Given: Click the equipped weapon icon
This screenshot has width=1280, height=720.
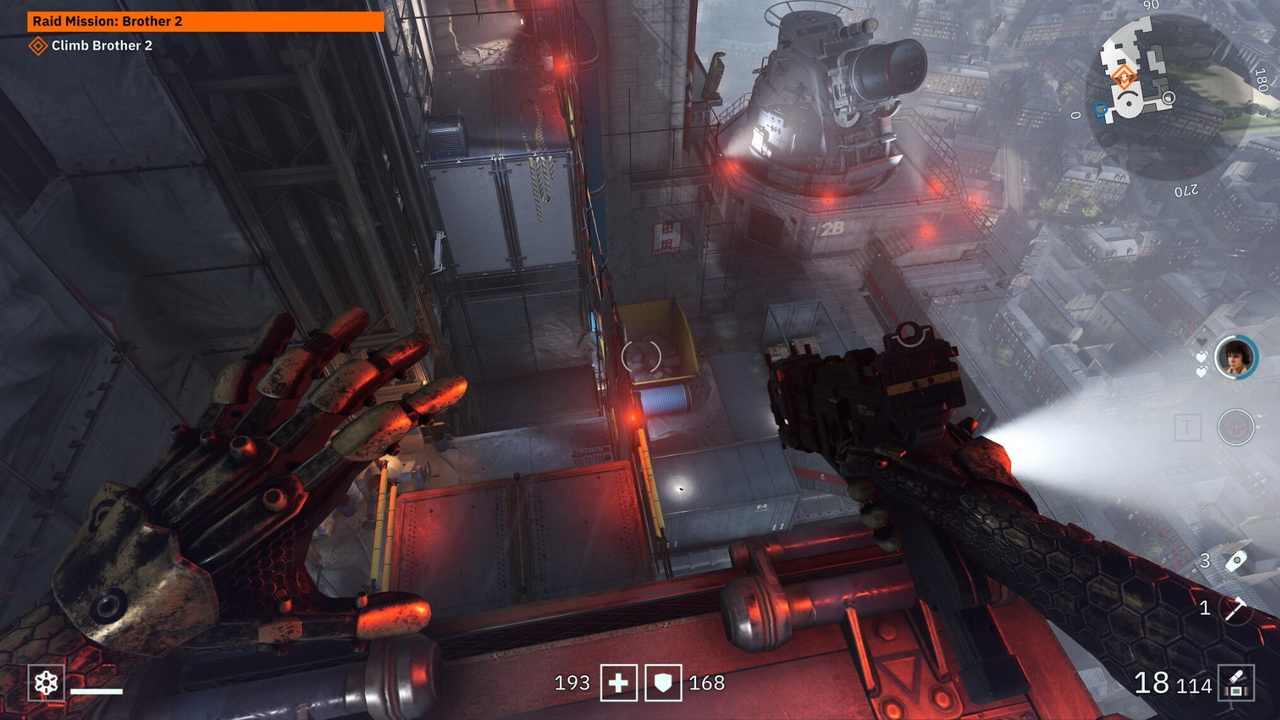Looking at the screenshot, I should (x=1236, y=684).
